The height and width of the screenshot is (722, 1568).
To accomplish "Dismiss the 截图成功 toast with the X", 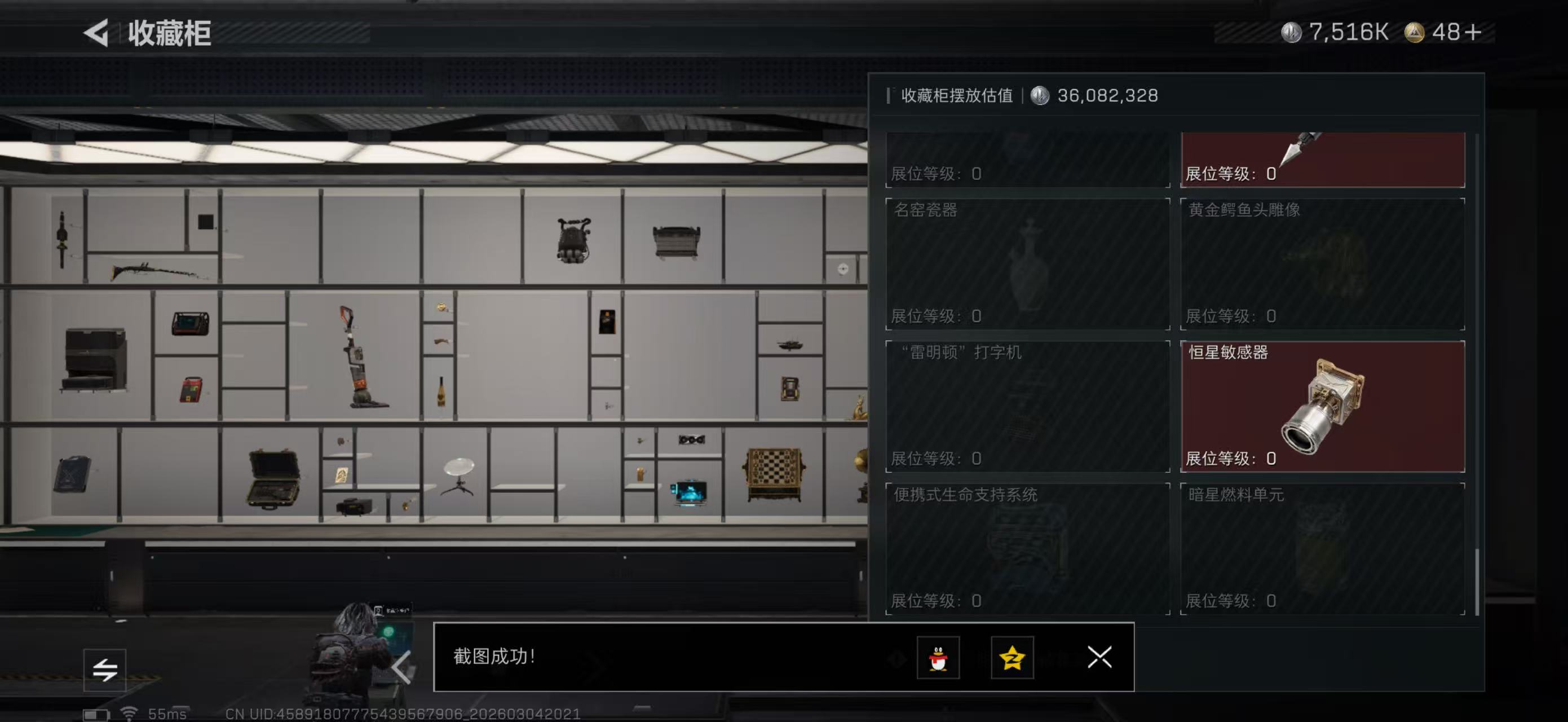I will (1099, 658).
